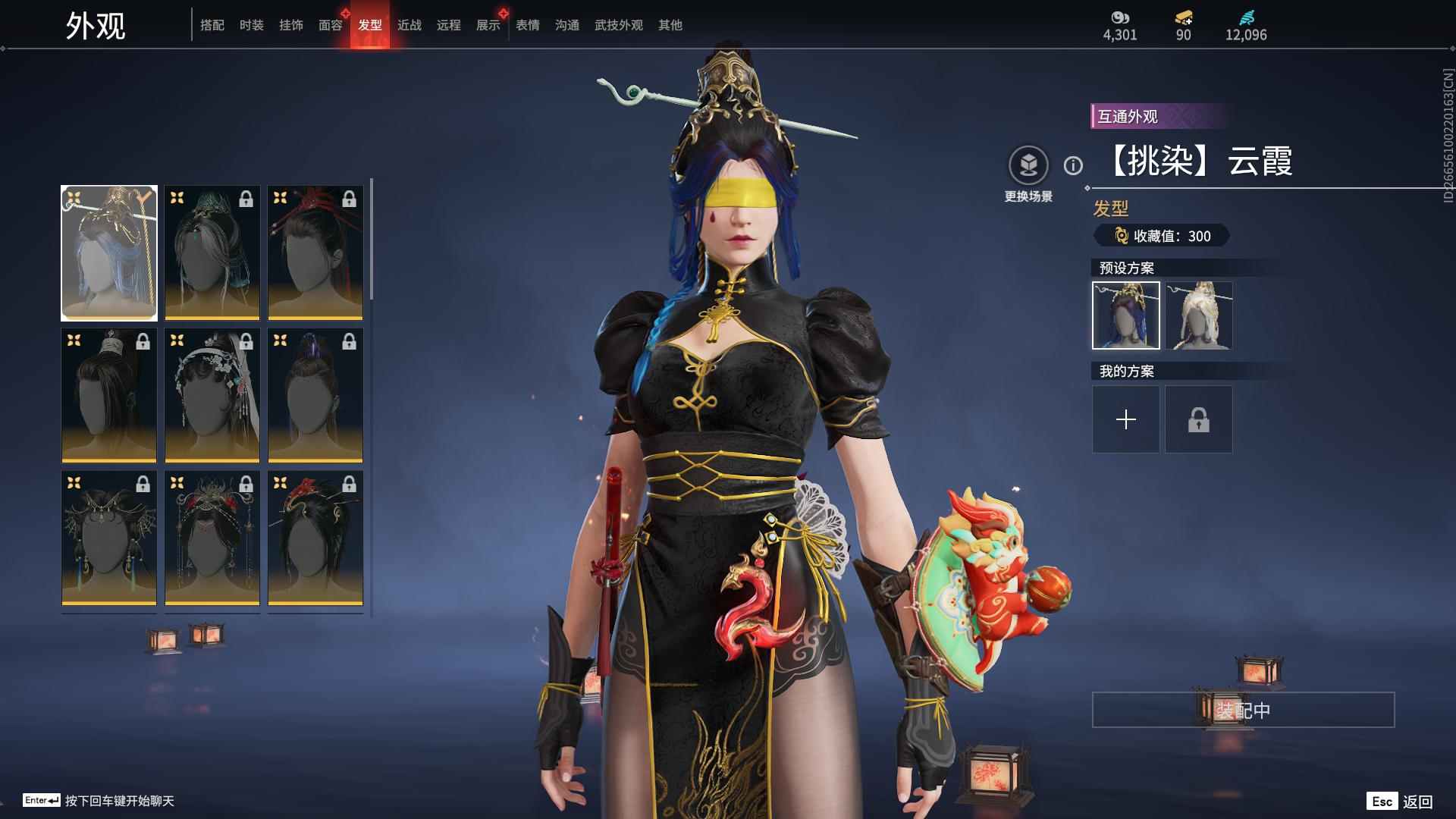Open the info icon beside hairstyle name
This screenshot has height=819, width=1456.
pos(1073,165)
